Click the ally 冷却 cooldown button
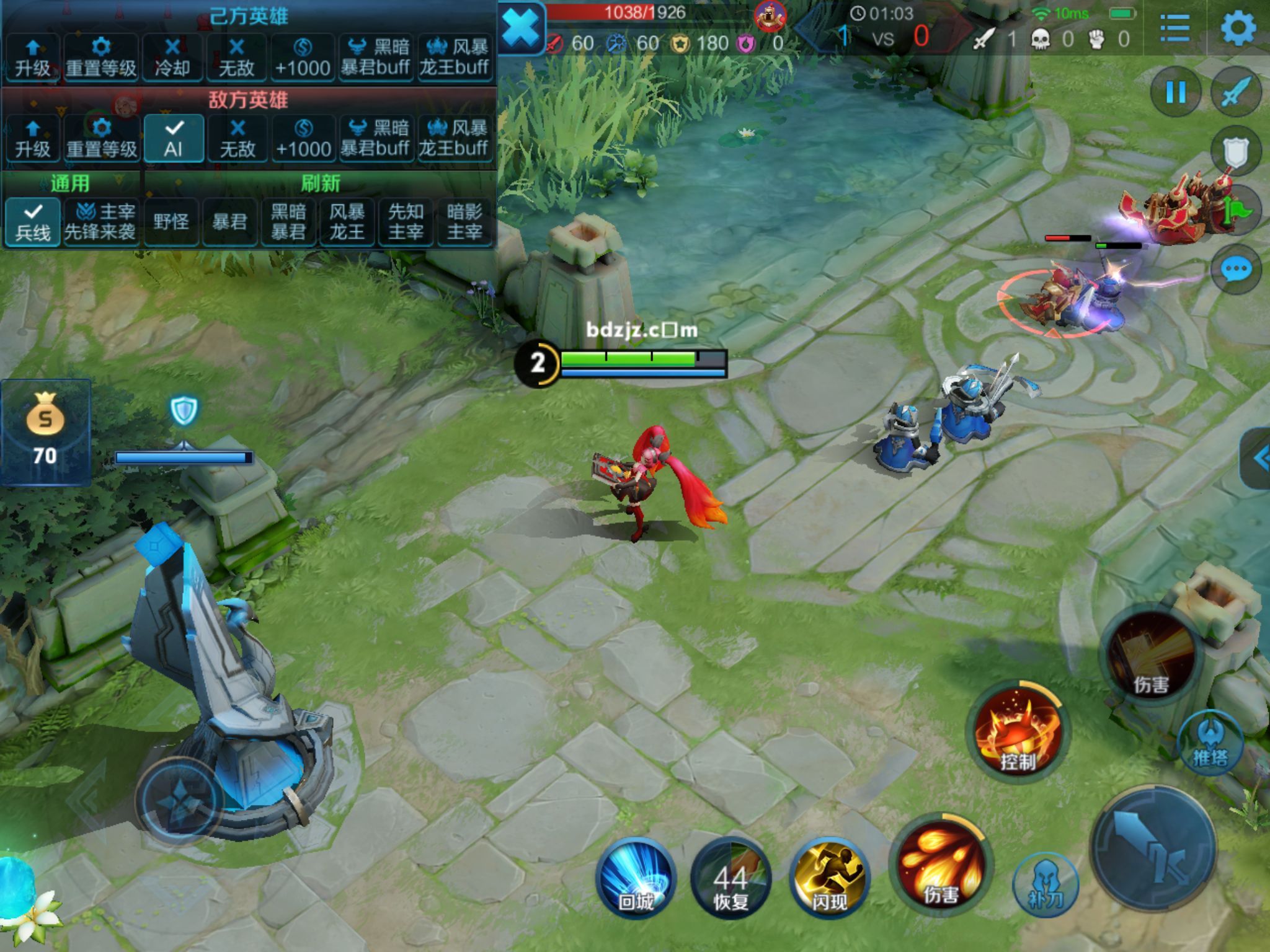 click(x=172, y=57)
